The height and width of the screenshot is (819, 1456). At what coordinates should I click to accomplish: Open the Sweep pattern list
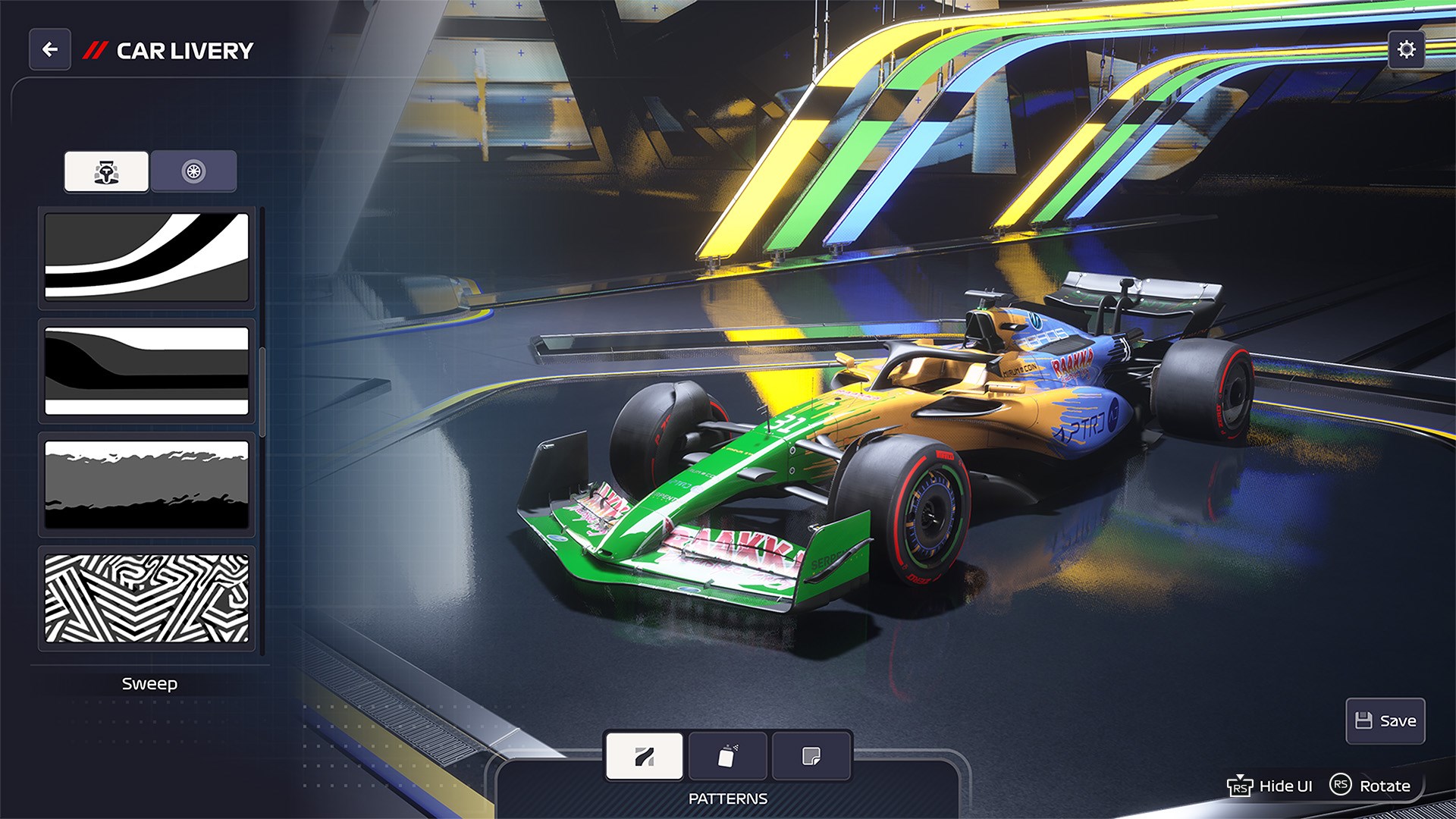click(149, 683)
